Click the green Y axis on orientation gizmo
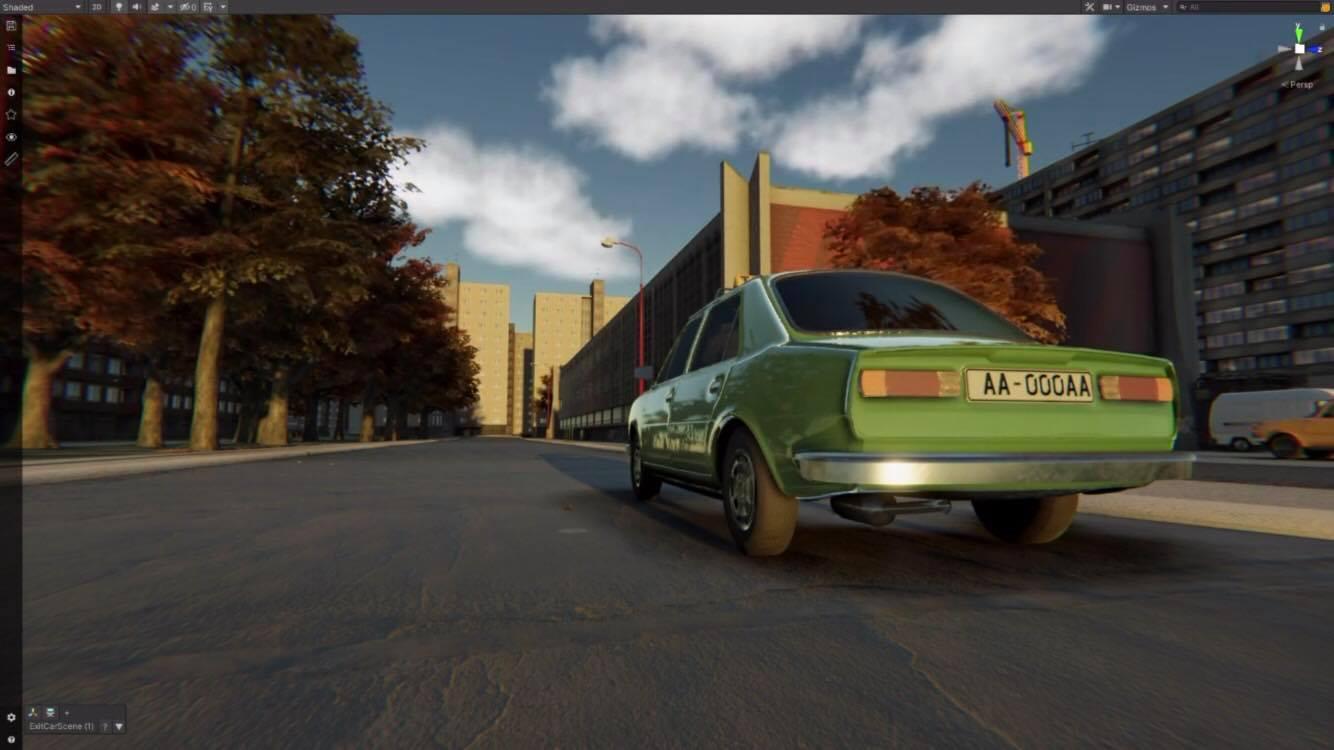Image resolution: width=1334 pixels, height=750 pixels. (1298, 34)
